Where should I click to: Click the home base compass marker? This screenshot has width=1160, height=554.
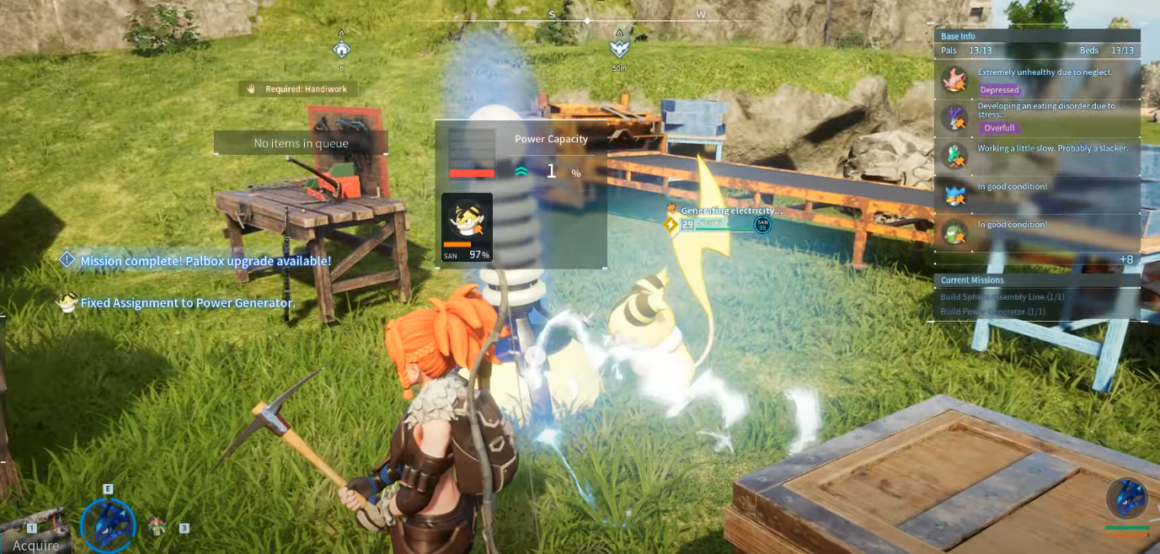click(342, 48)
